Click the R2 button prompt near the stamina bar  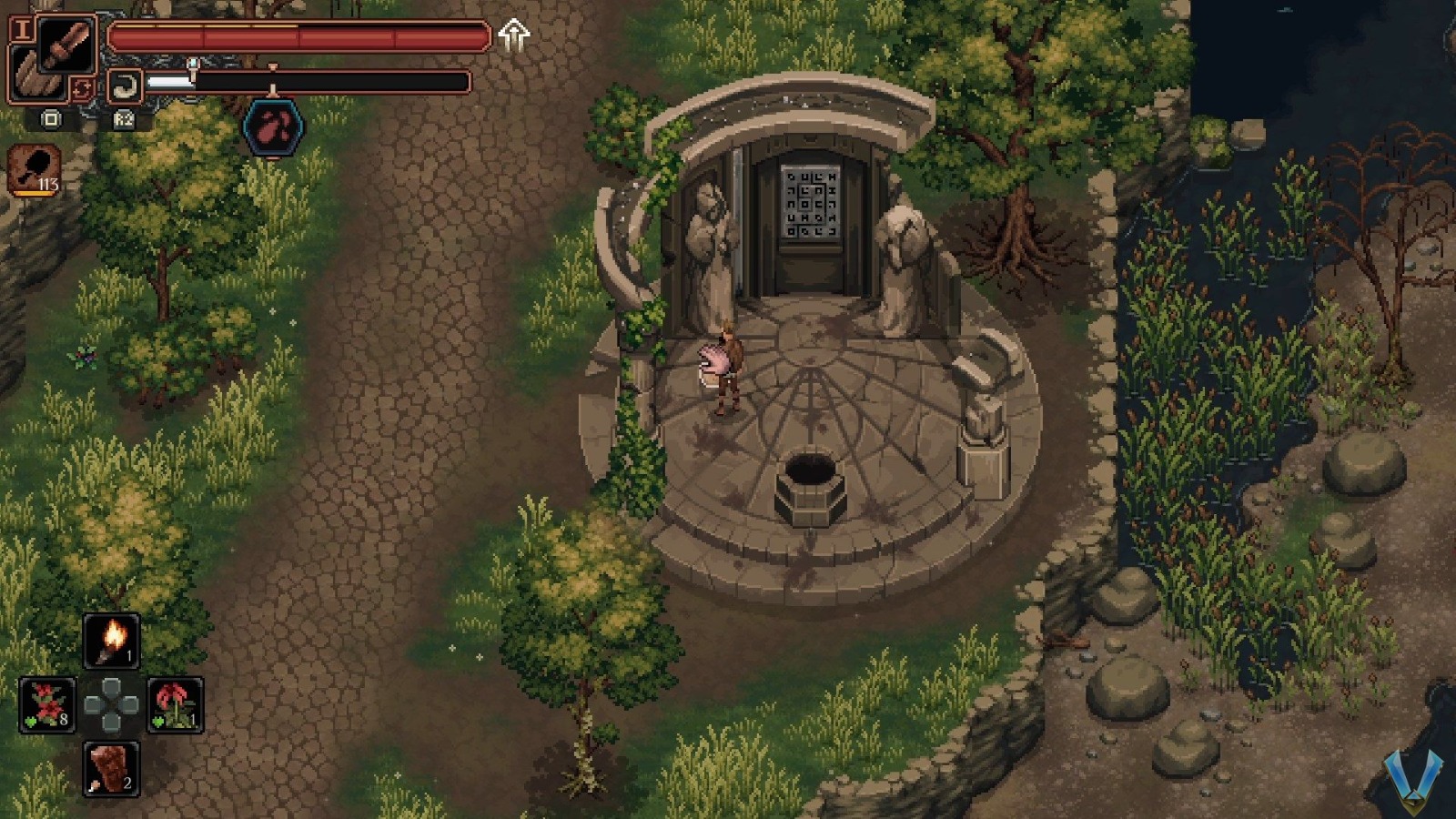[x=125, y=120]
